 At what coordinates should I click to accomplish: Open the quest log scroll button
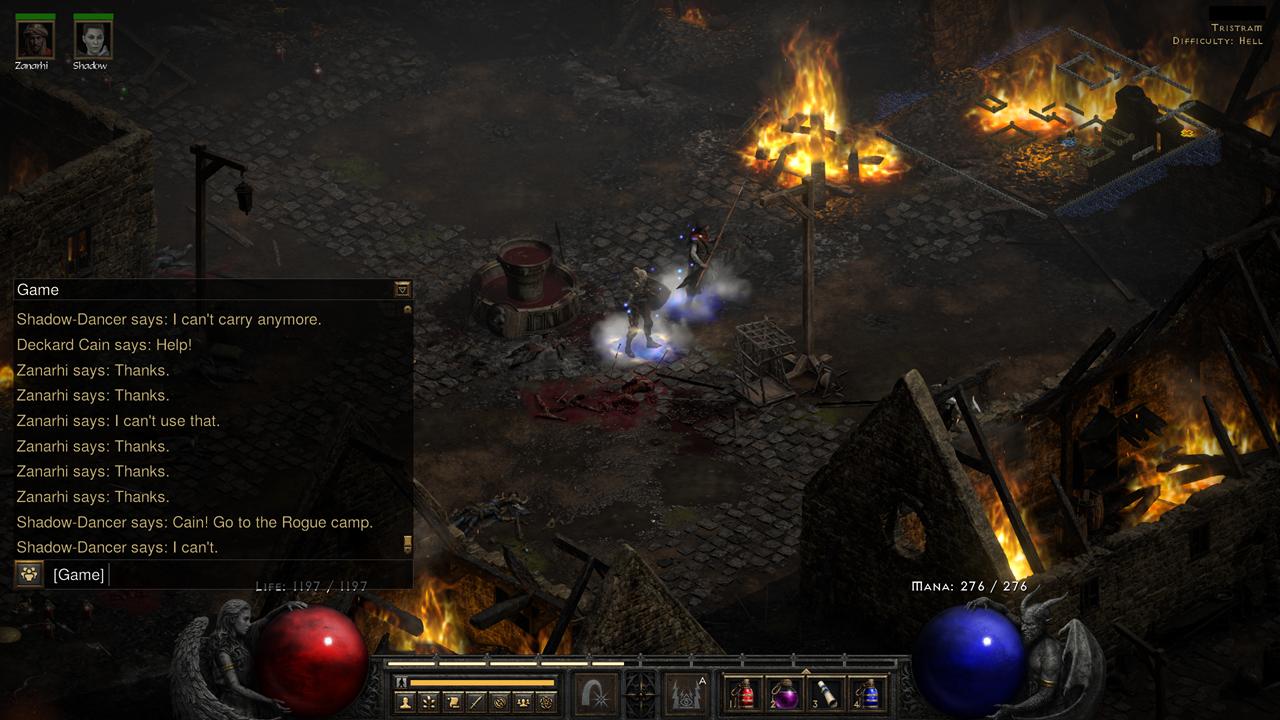[453, 702]
